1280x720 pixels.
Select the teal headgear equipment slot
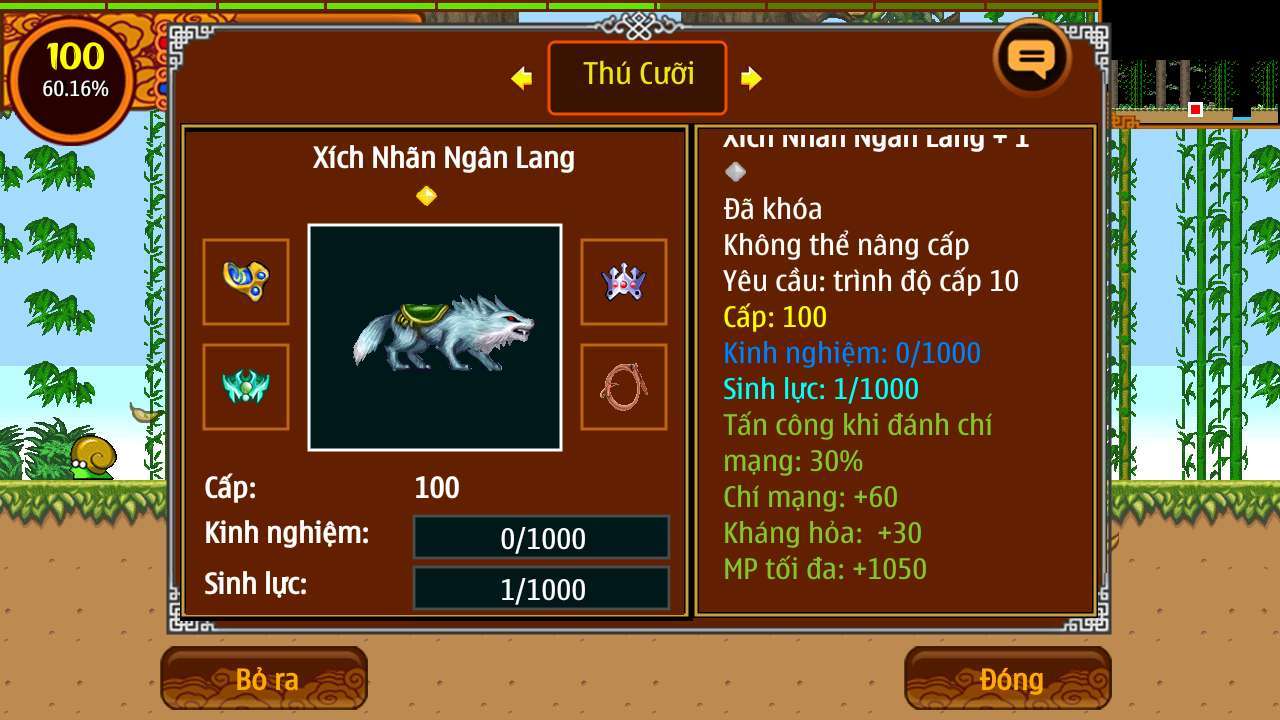[x=245, y=387]
